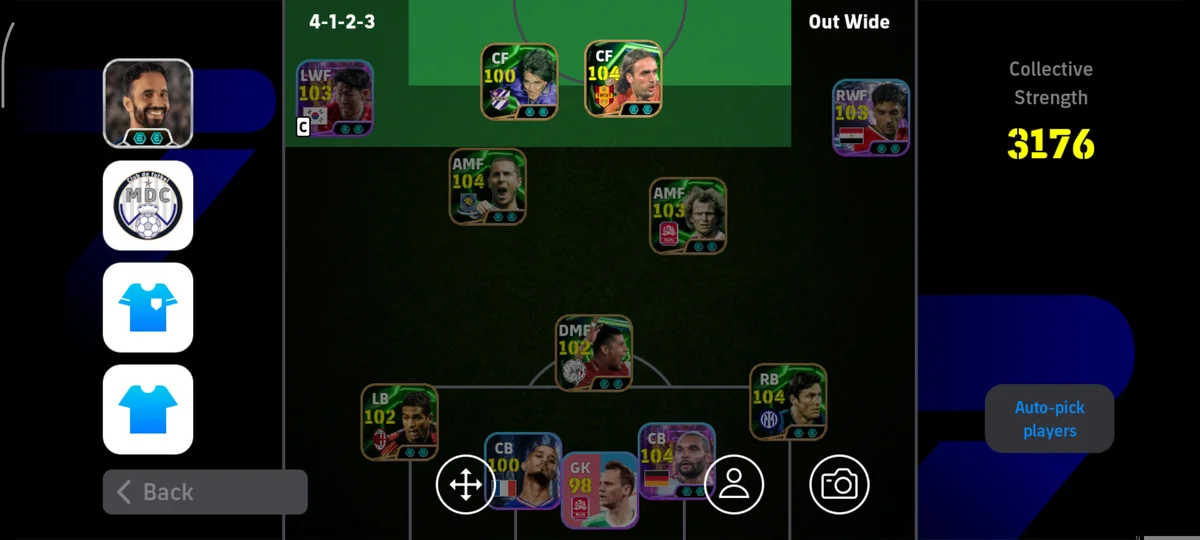1200x540 pixels.
Task: Take a squad screenshot with camera button
Action: [839, 485]
